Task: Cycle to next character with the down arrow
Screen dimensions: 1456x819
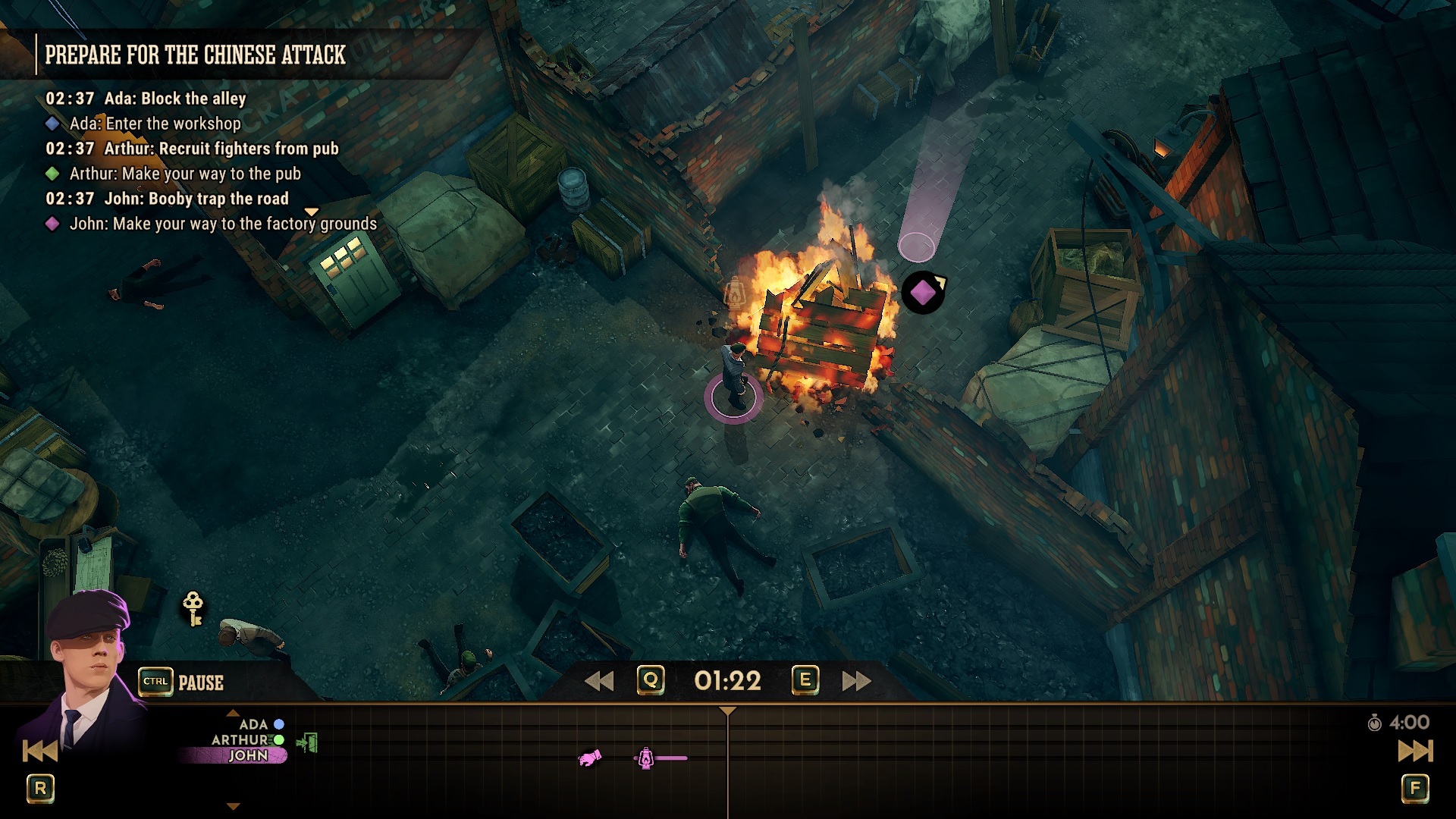Action: click(233, 807)
